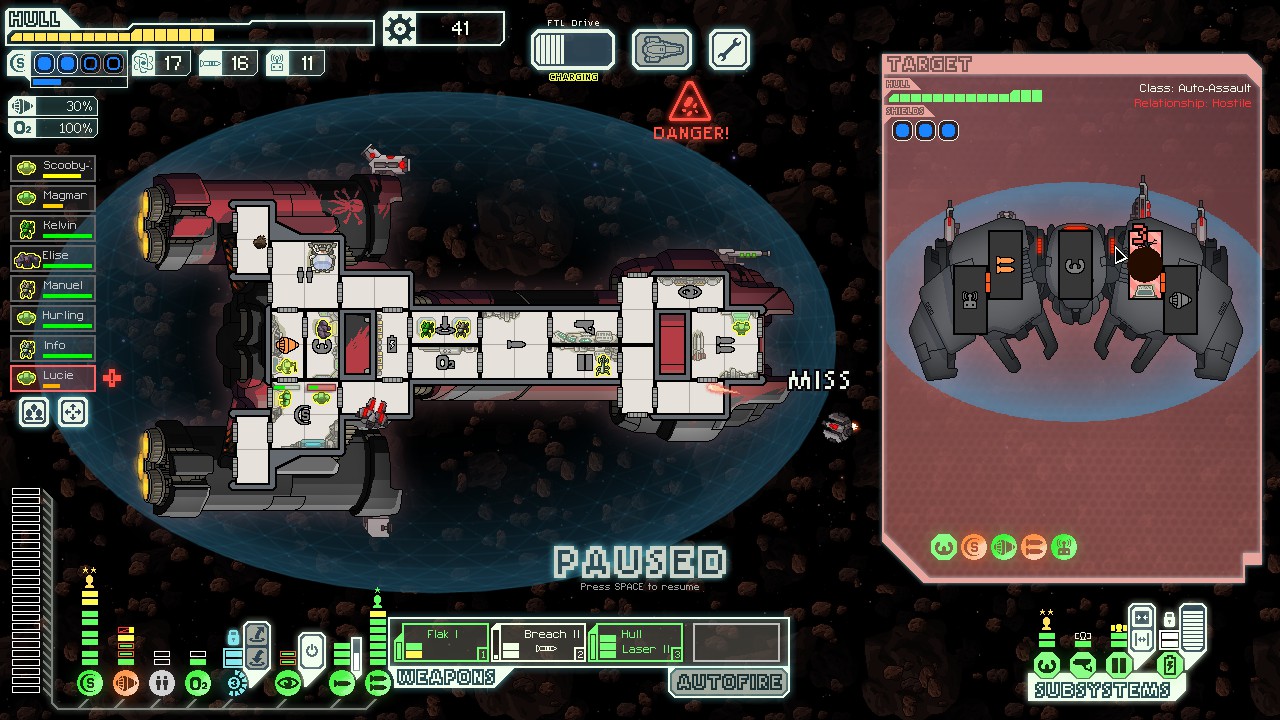The height and width of the screenshot is (720, 1280).
Task: Select the Drone Control system icon
Action: [234, 684]
